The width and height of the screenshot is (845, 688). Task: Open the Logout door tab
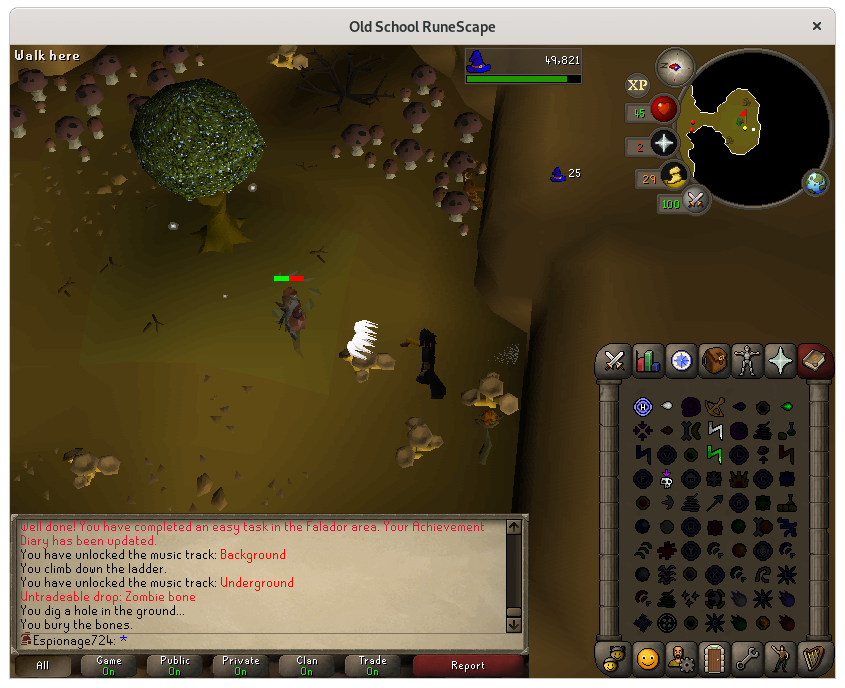[x=714, y=658]
